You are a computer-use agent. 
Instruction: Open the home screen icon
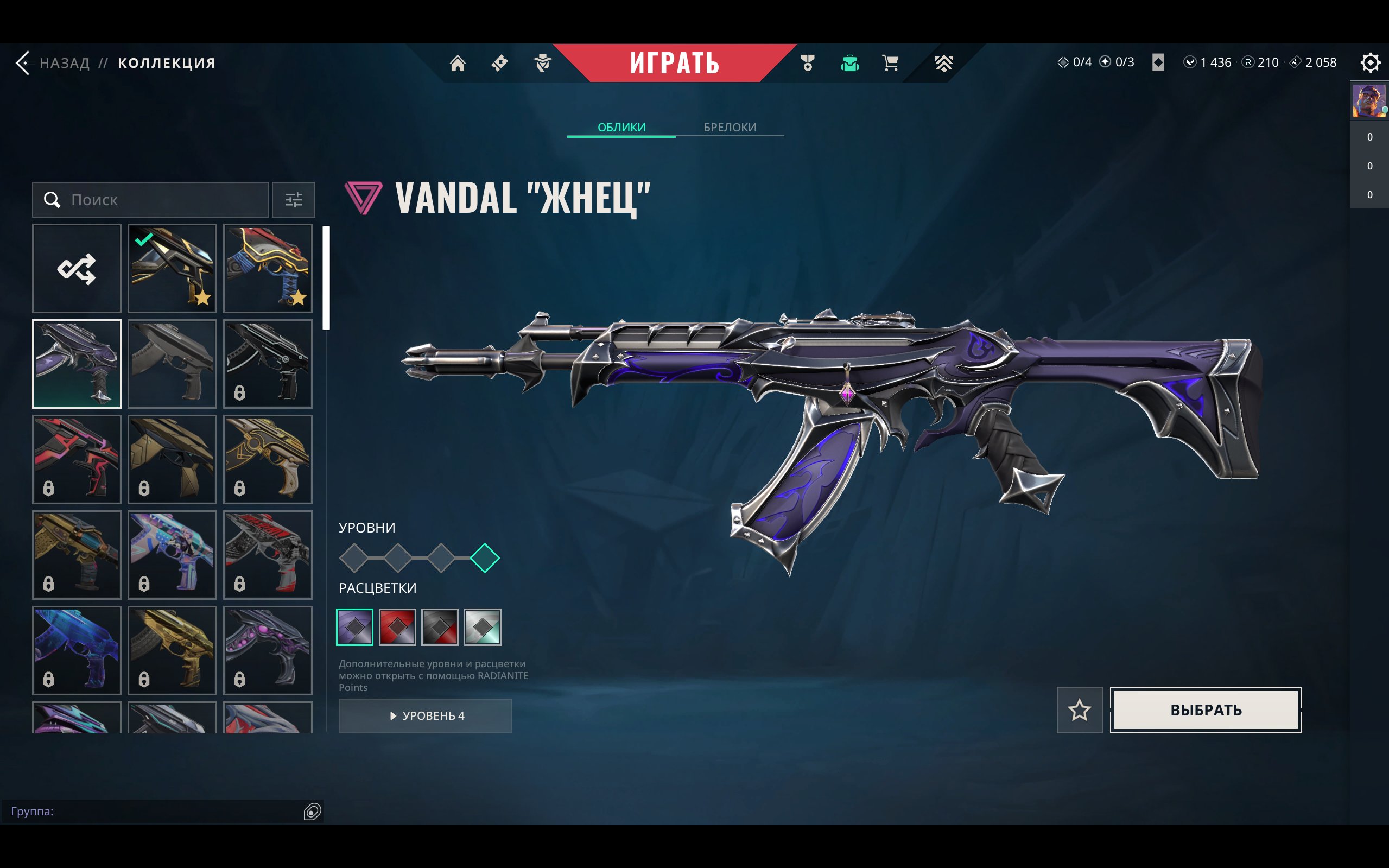click(458, 63)
